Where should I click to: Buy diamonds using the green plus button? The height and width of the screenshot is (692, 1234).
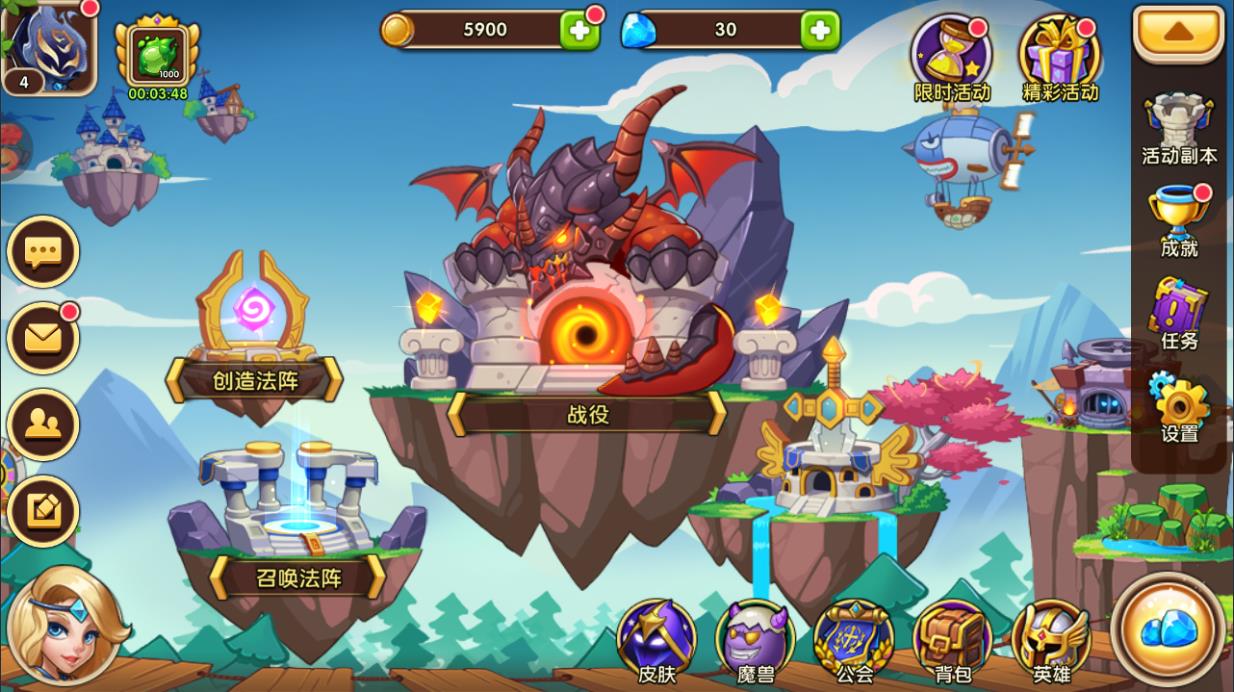[x=819, y=30]
